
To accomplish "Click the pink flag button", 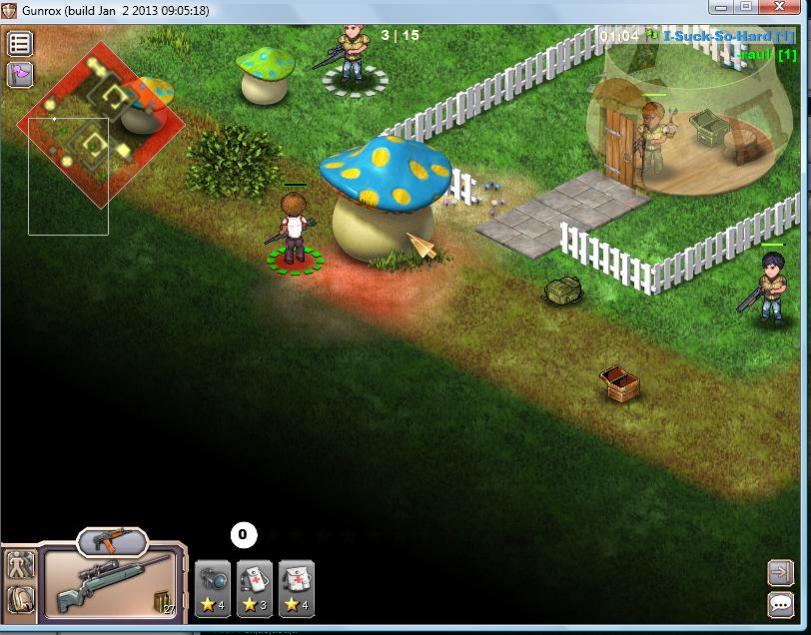I will tap(20, 74).
